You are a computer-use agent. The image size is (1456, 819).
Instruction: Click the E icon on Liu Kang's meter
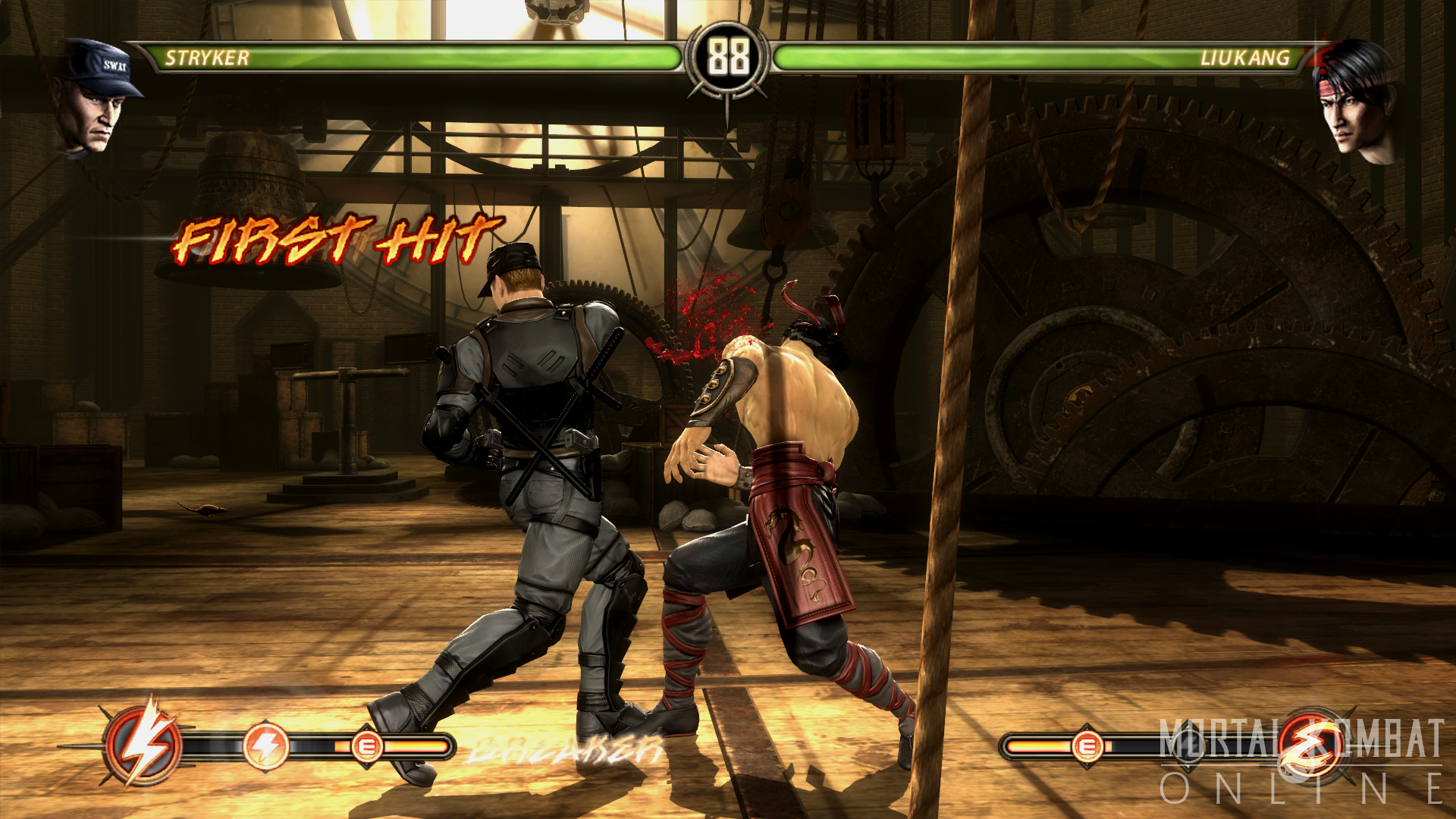[x=1087, y=747]
